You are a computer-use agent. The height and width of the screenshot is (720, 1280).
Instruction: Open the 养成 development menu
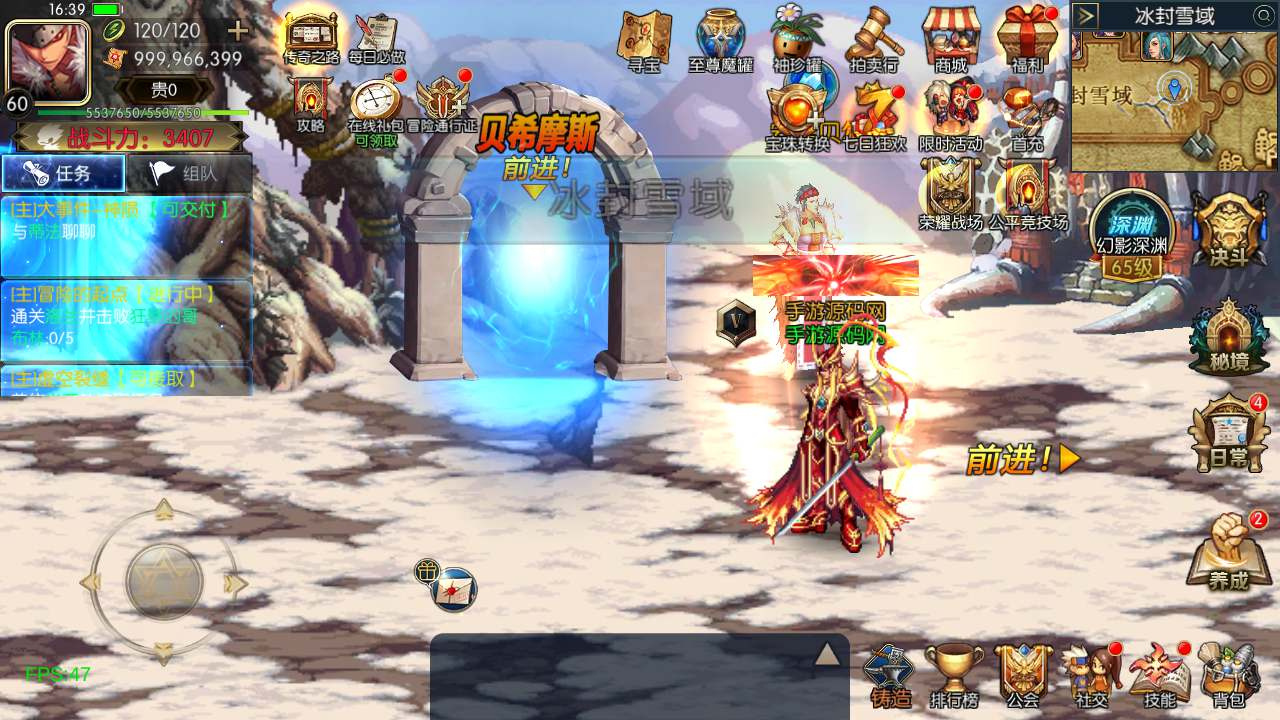pyautogui.click(x=1229, y=552)
